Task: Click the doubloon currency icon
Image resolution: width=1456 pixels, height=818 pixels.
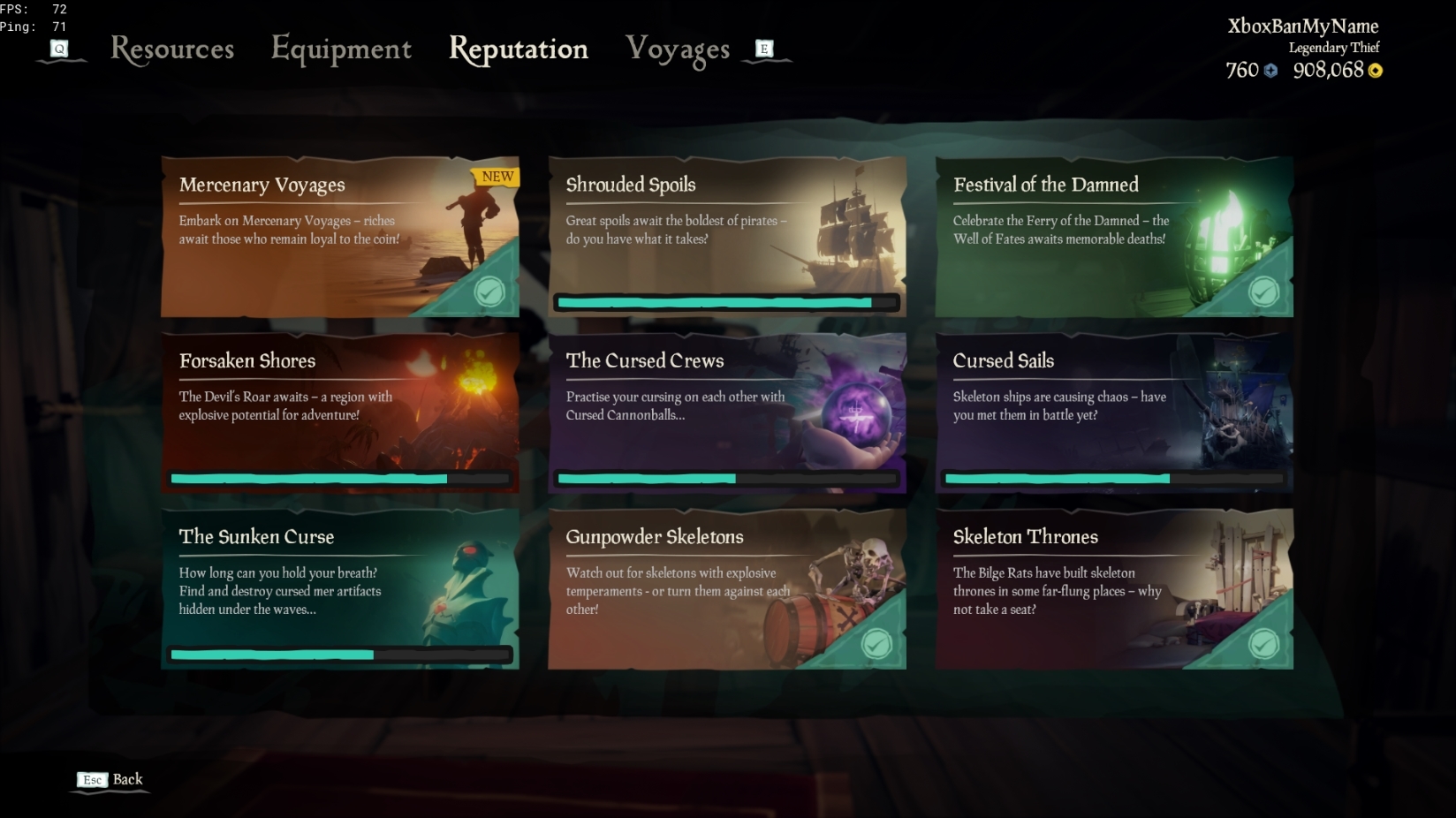Action: [1270, 71]
